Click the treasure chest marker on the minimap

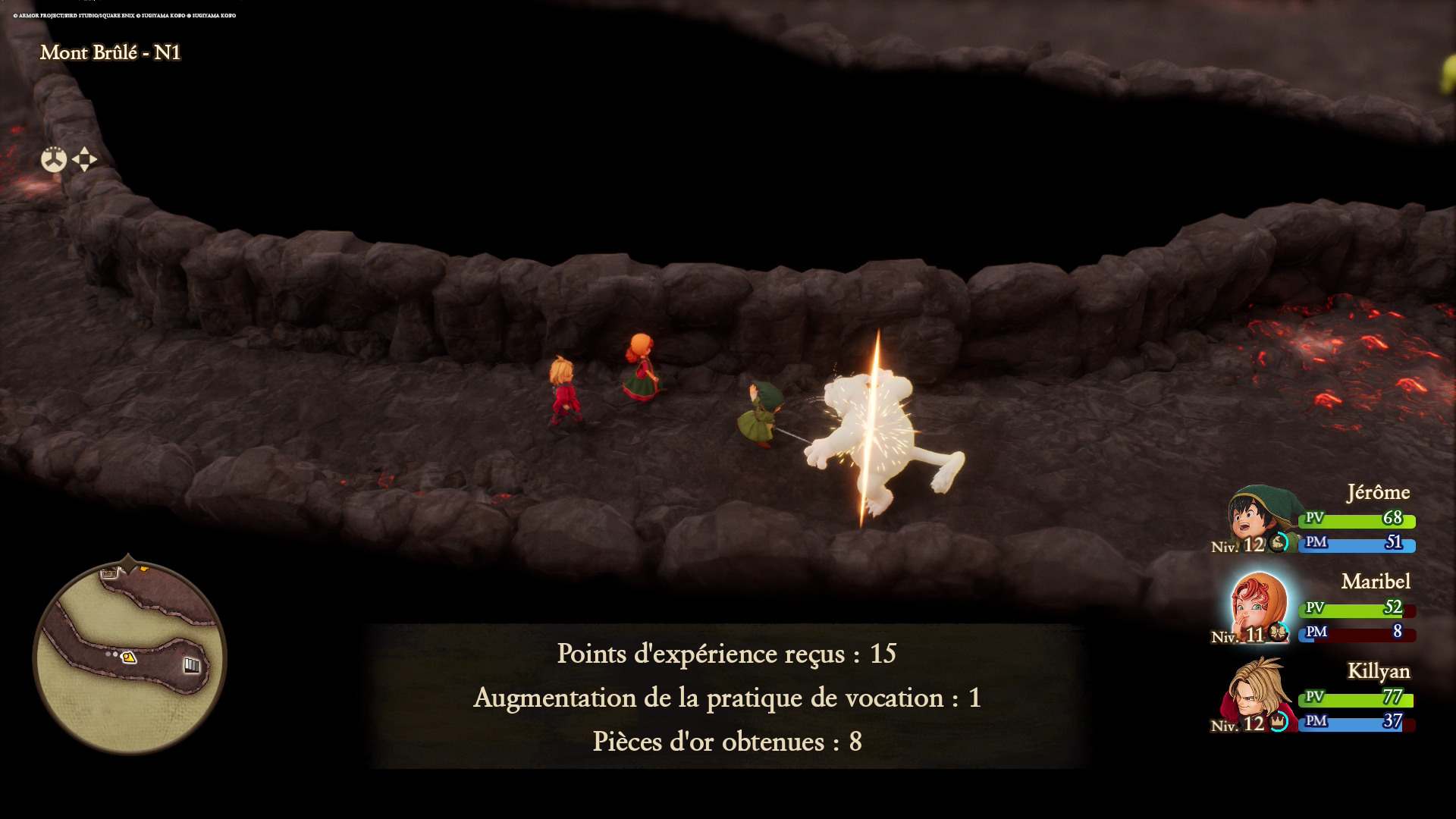pos(109,573)
